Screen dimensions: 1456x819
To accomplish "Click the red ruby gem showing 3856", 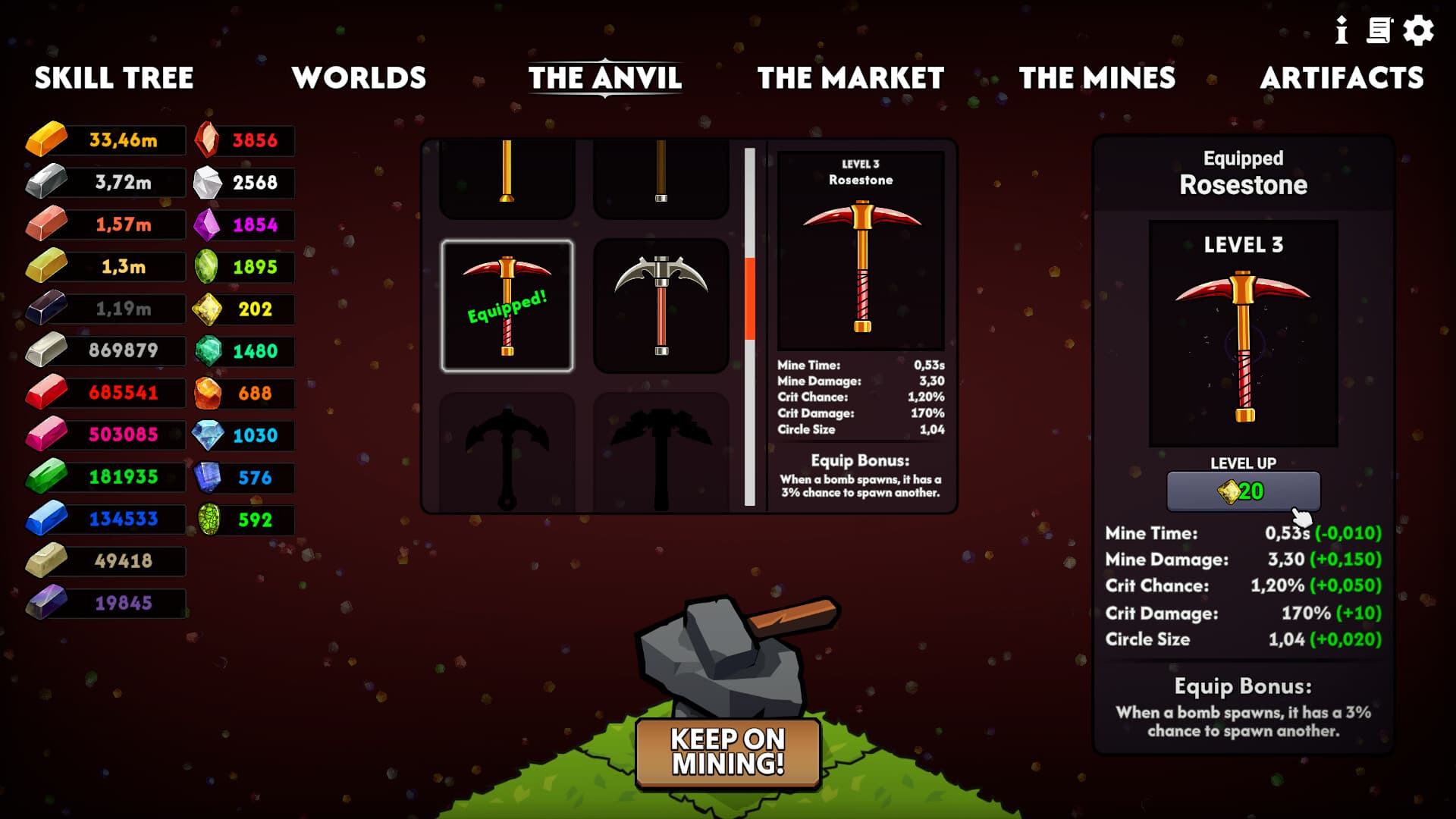I will [243, 140].
